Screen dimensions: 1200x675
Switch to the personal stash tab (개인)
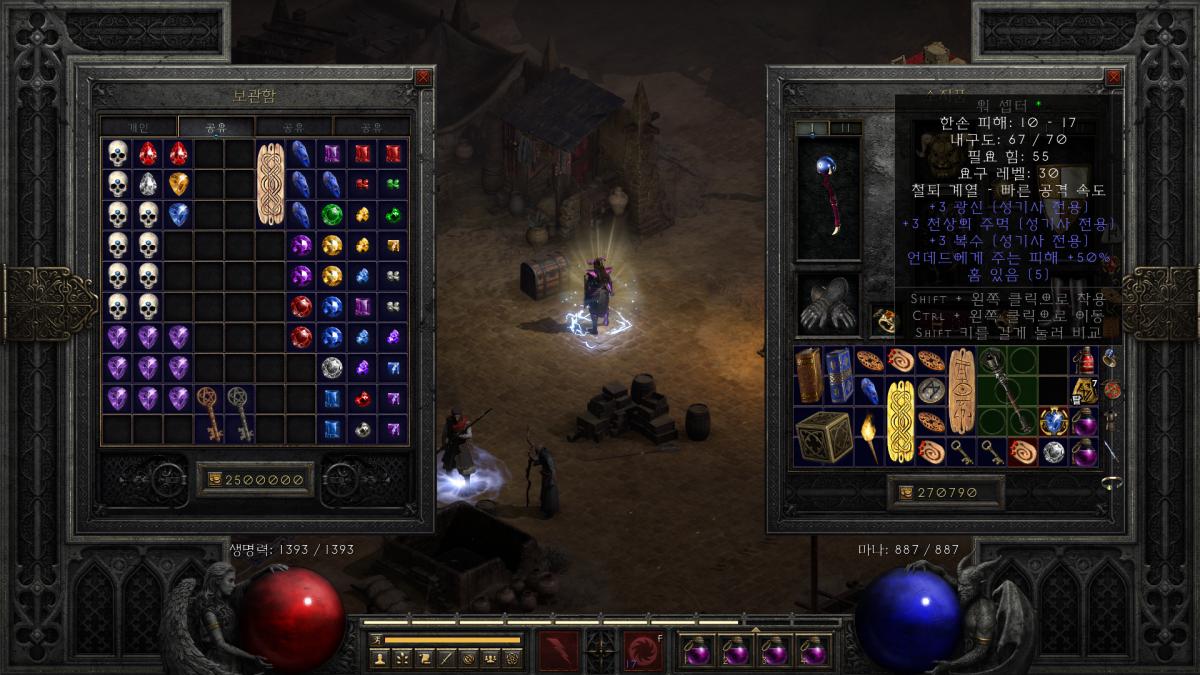(139, 127)
